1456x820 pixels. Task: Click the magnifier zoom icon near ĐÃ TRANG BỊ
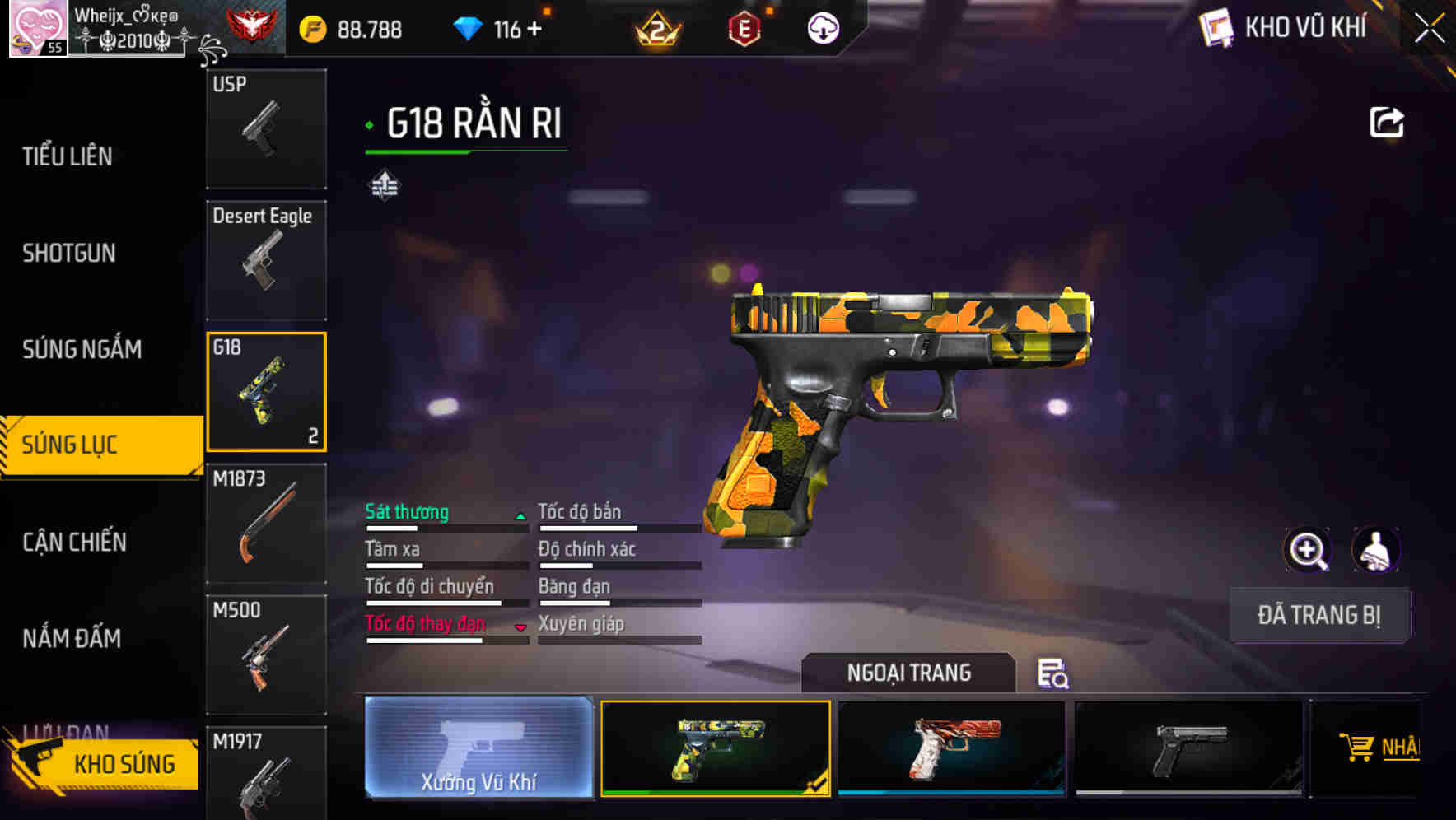[x=1308, y=550]
